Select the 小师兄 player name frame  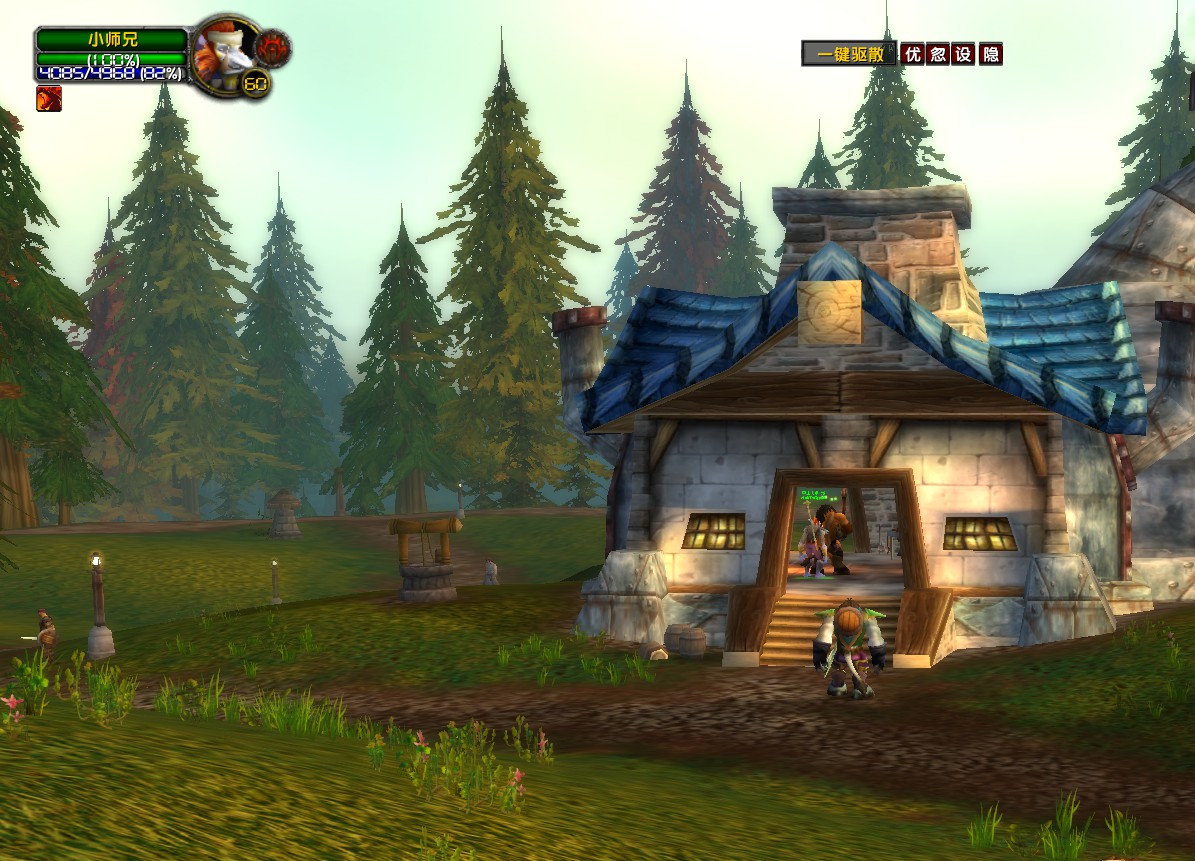[x=112, y=40]
